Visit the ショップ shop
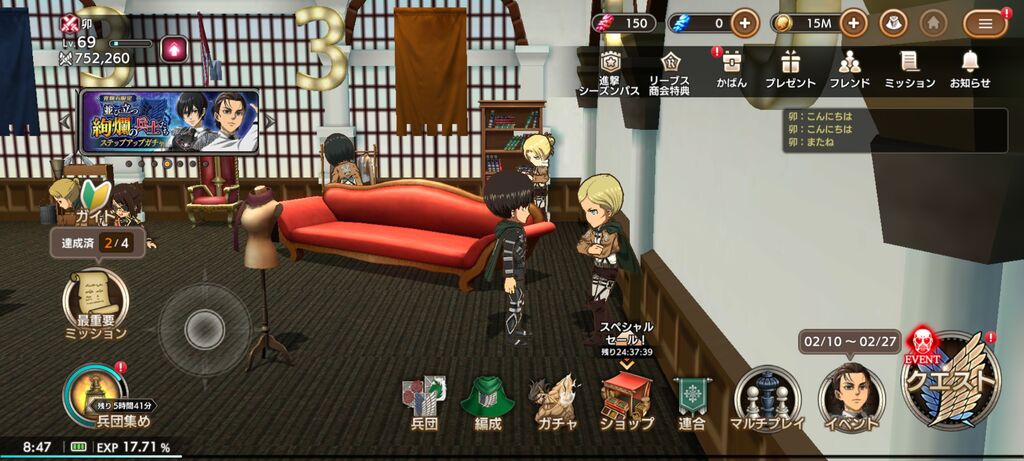The height and width of the screenshot is (461, 1024). [626, 401]
